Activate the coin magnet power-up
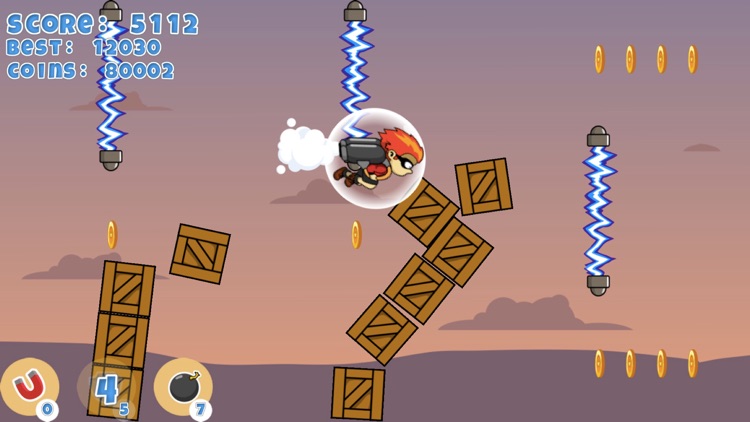The width and height of the screenshot is (750, 422). [x=29, y=387]
